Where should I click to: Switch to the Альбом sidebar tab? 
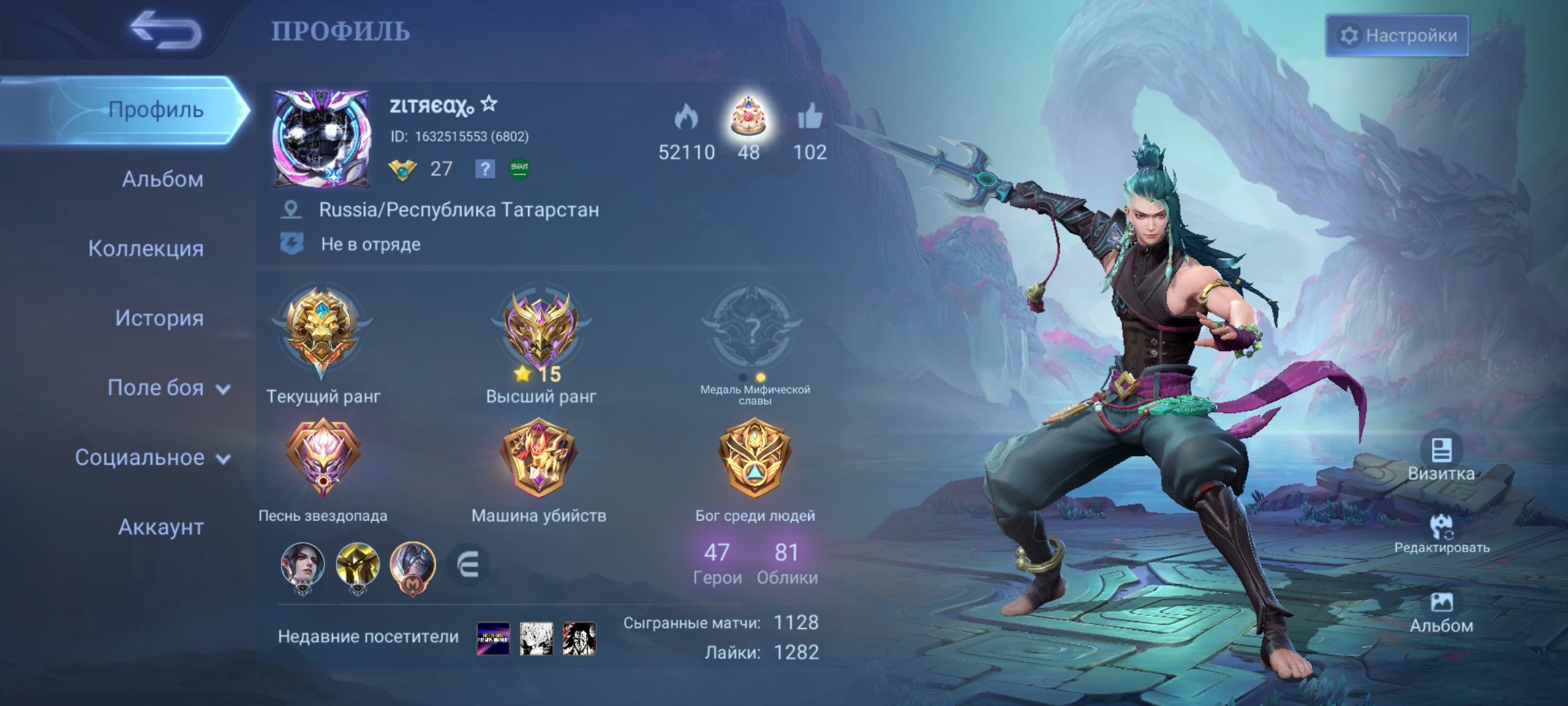tap(162, 179)
